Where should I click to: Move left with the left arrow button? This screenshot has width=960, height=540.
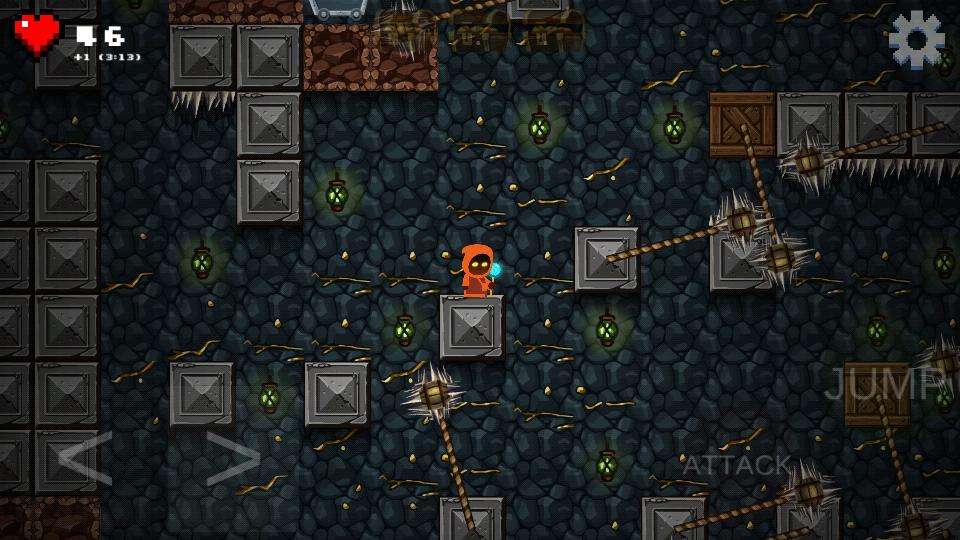84,459
